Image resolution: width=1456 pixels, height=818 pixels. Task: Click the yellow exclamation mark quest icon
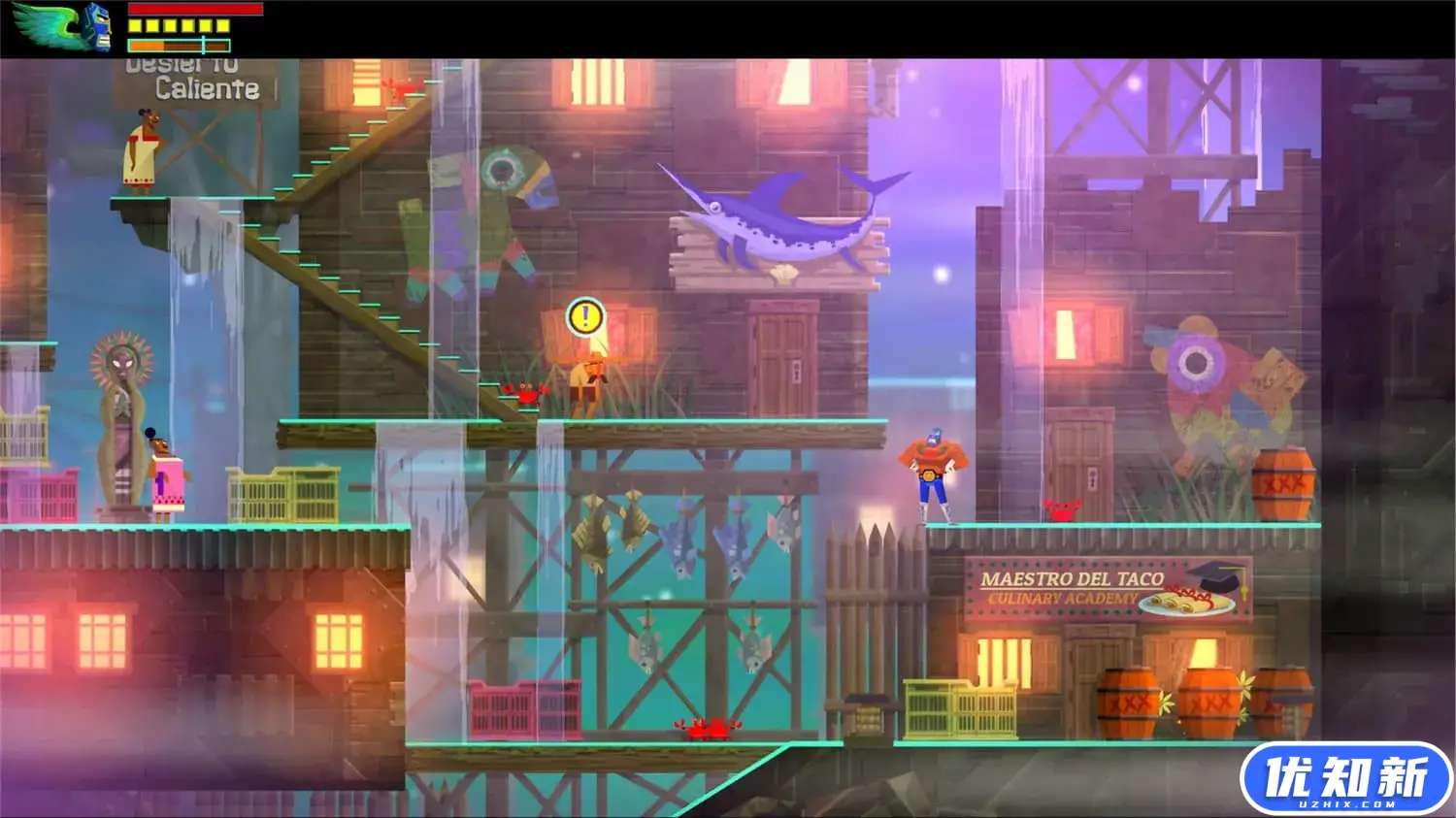point(582,316)
